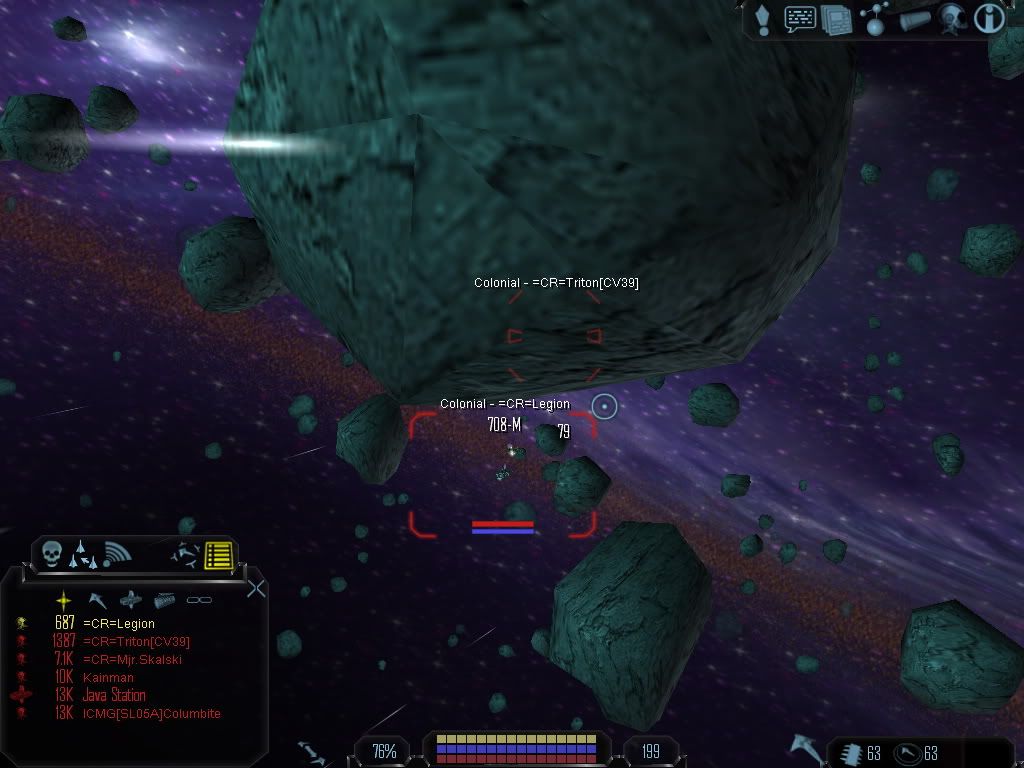Close the contact list panel

256,588
